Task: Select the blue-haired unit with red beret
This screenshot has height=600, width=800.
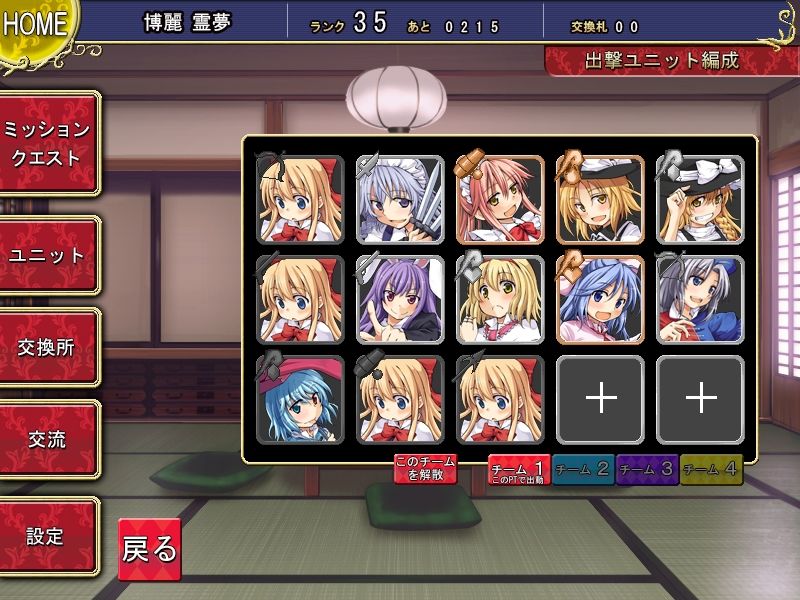Action: (x=300, y=399)
